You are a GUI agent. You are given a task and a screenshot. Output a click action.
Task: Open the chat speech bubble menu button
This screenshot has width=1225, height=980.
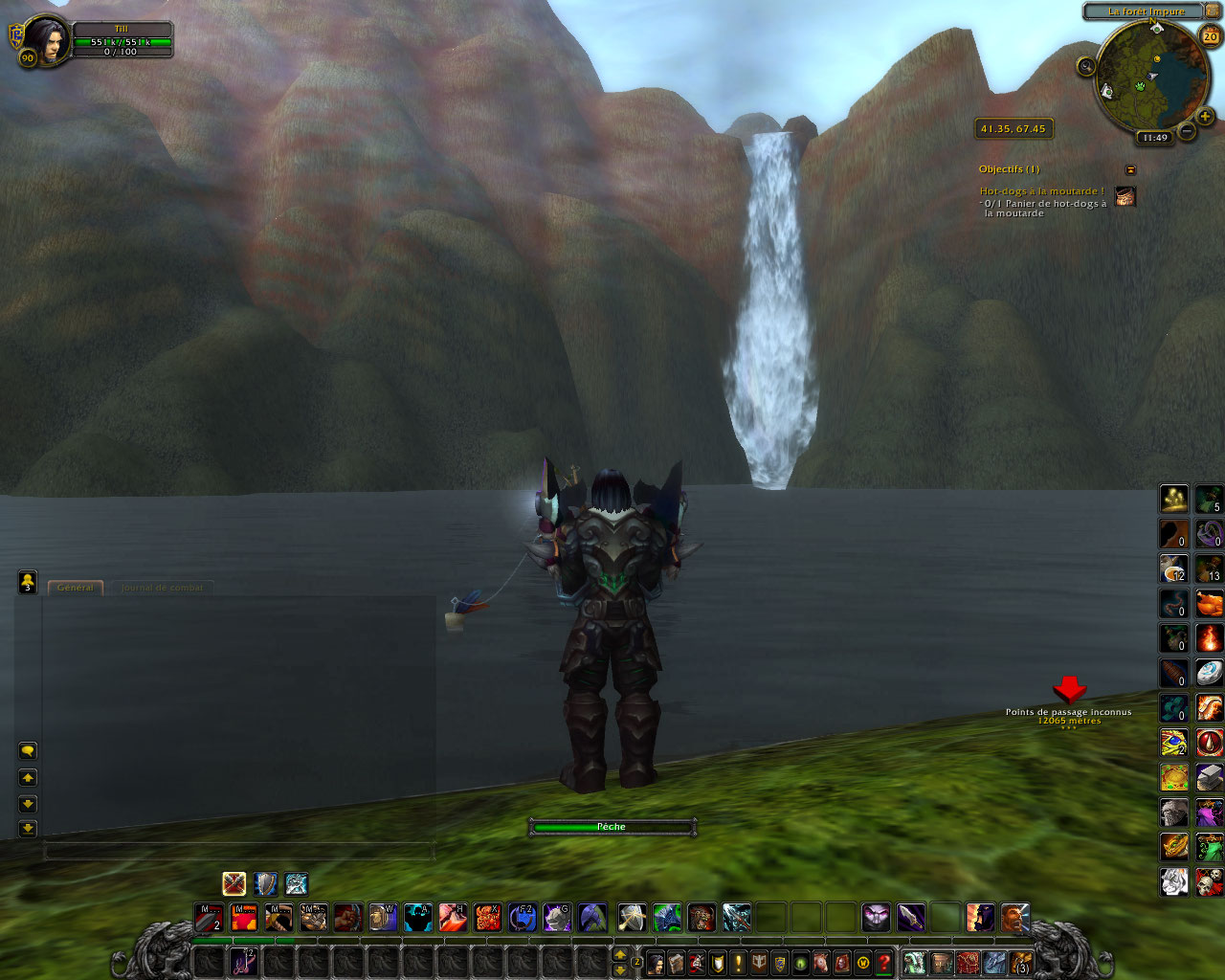[x=28, y=751]
